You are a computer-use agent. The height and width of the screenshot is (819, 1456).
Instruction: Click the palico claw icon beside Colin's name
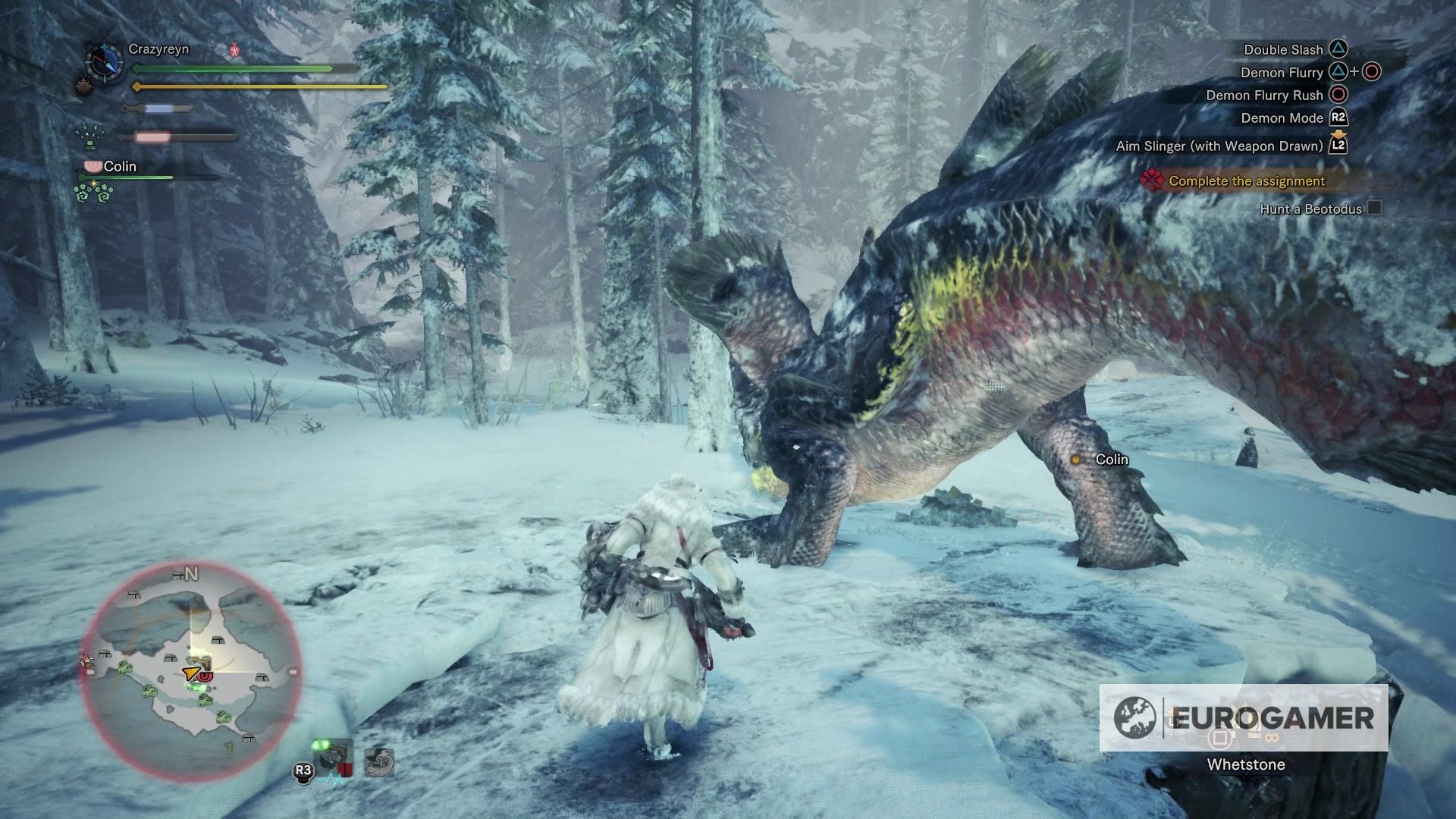click(93, 167)
